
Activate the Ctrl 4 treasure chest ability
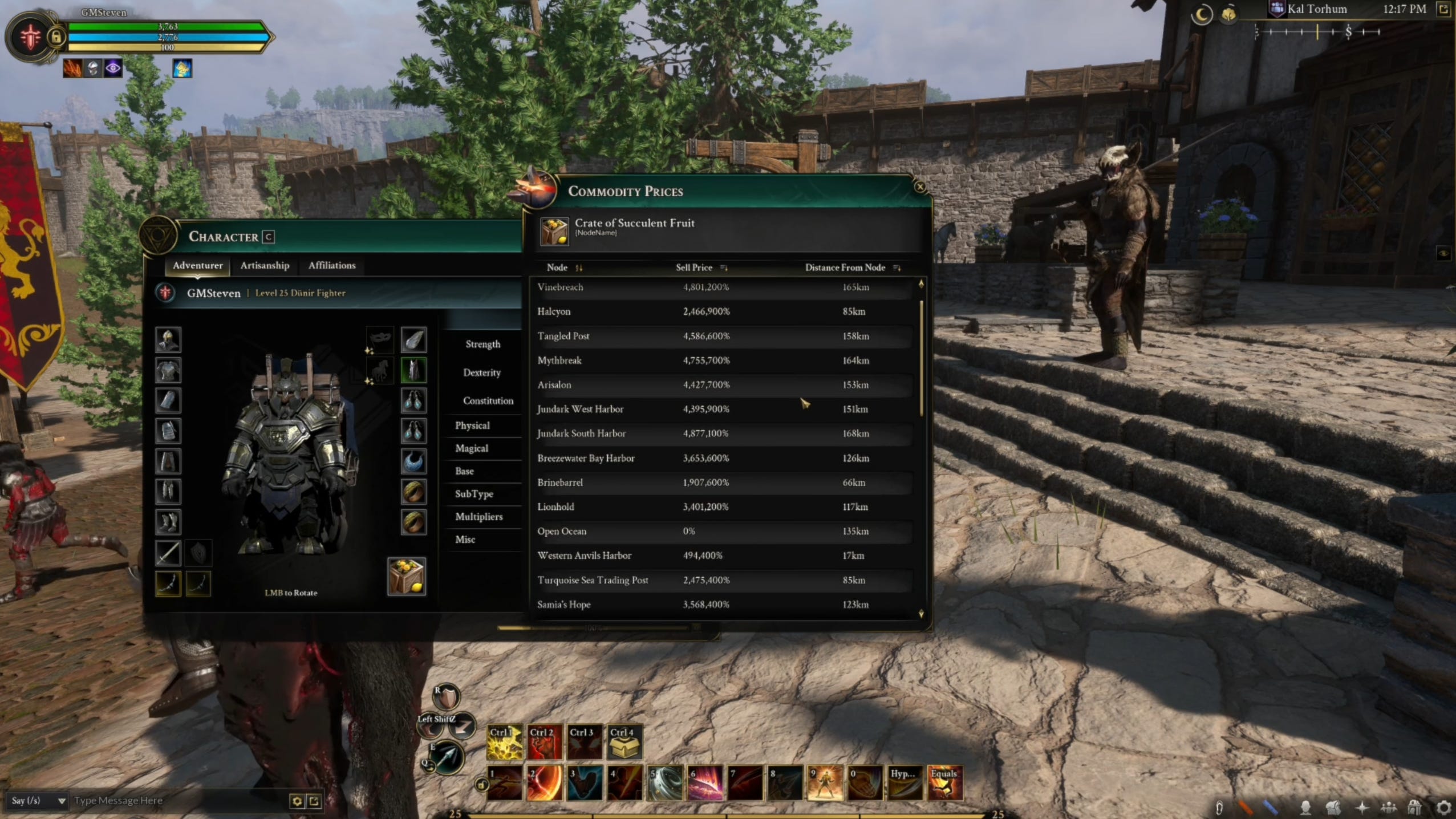pos(624,742)
